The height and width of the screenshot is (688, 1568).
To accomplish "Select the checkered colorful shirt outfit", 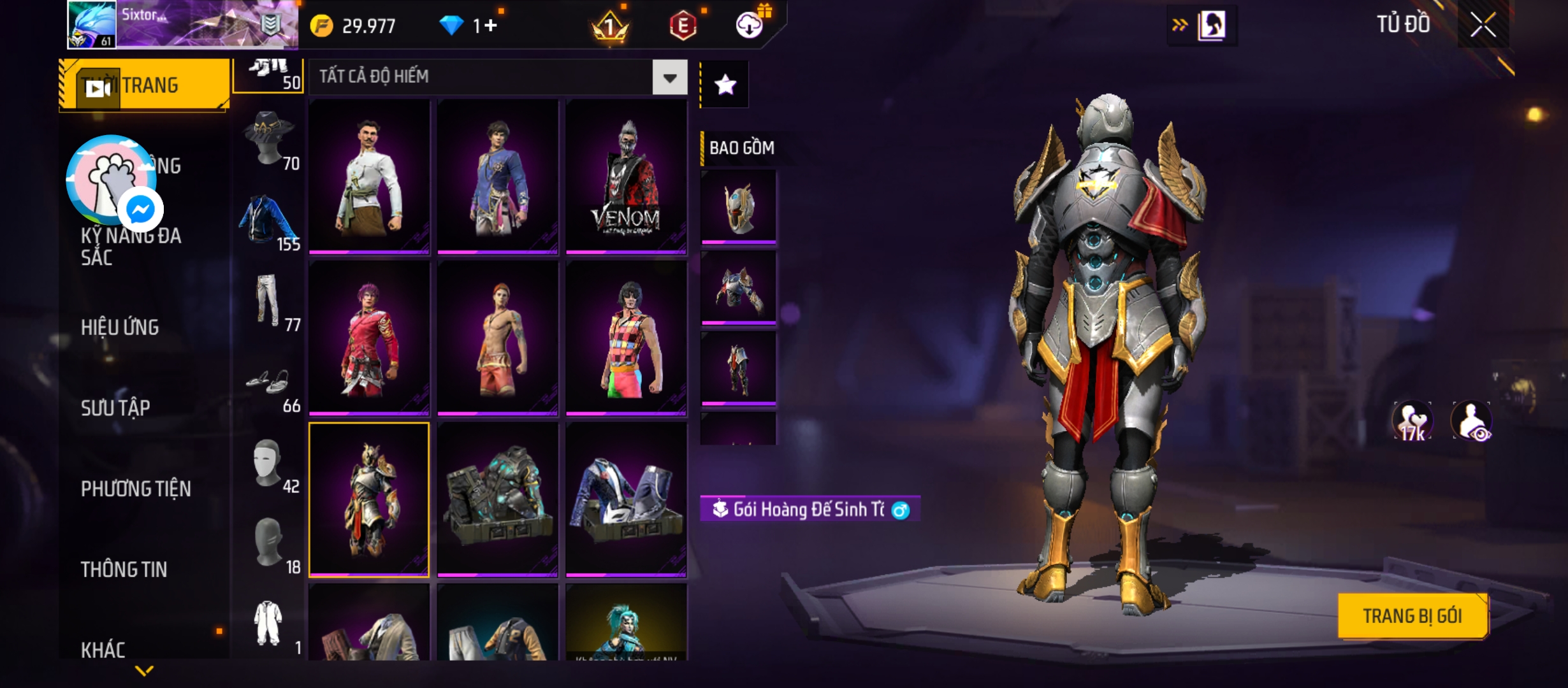I will pyautogui.click(x=626, y=338).
